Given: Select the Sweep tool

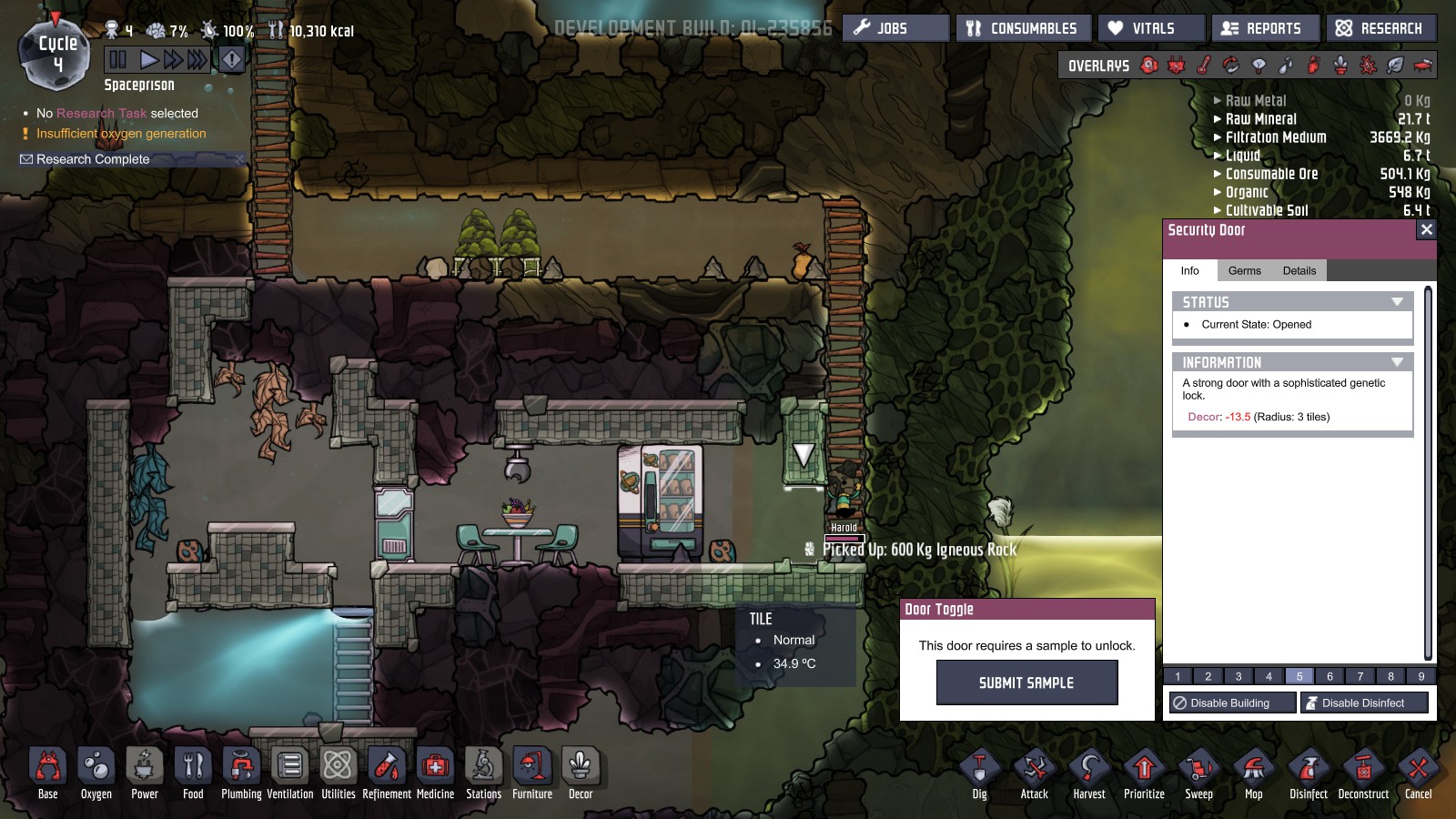Looking at the screenshot, I should 1199,769.
